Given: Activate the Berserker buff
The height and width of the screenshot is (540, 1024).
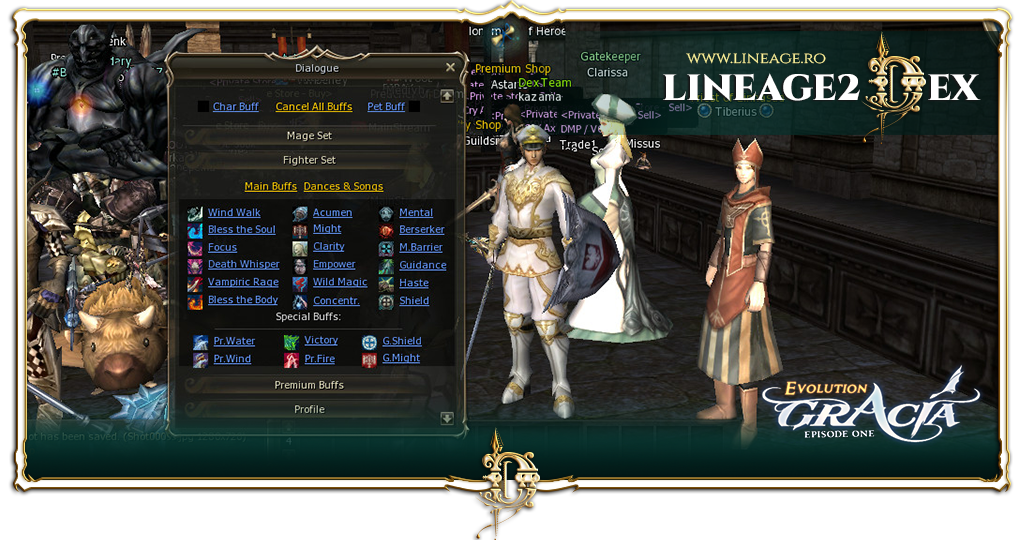Looking at the screenshot, I should point(421,230).
